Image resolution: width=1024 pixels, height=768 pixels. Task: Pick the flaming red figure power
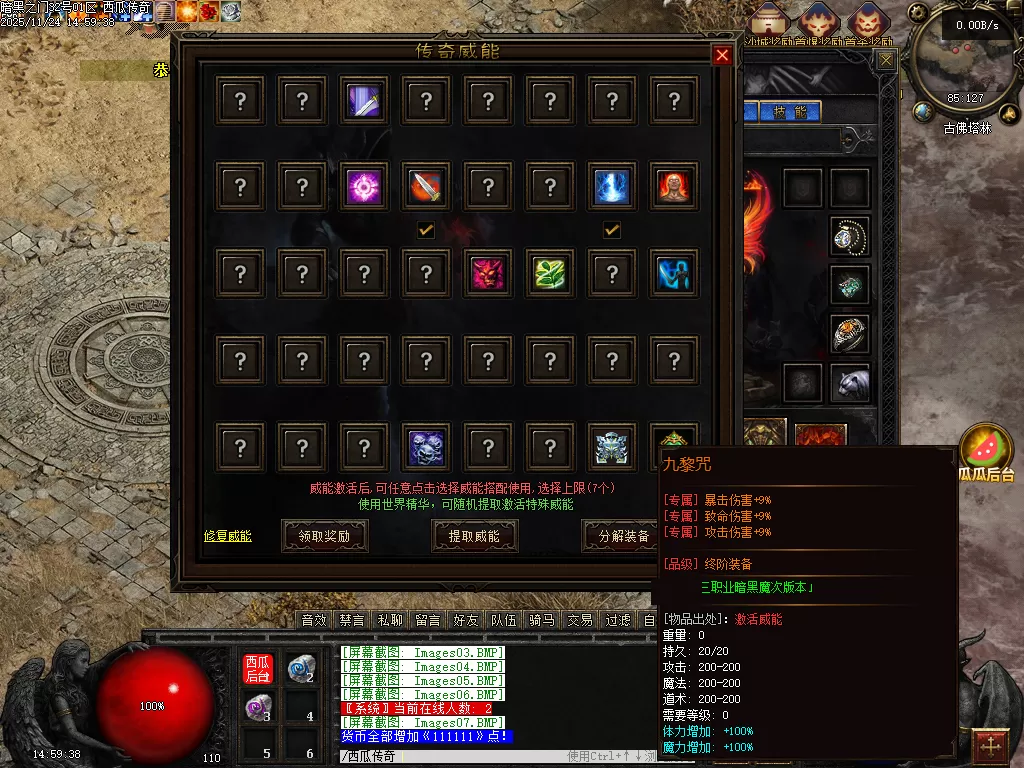coord(674,187)
